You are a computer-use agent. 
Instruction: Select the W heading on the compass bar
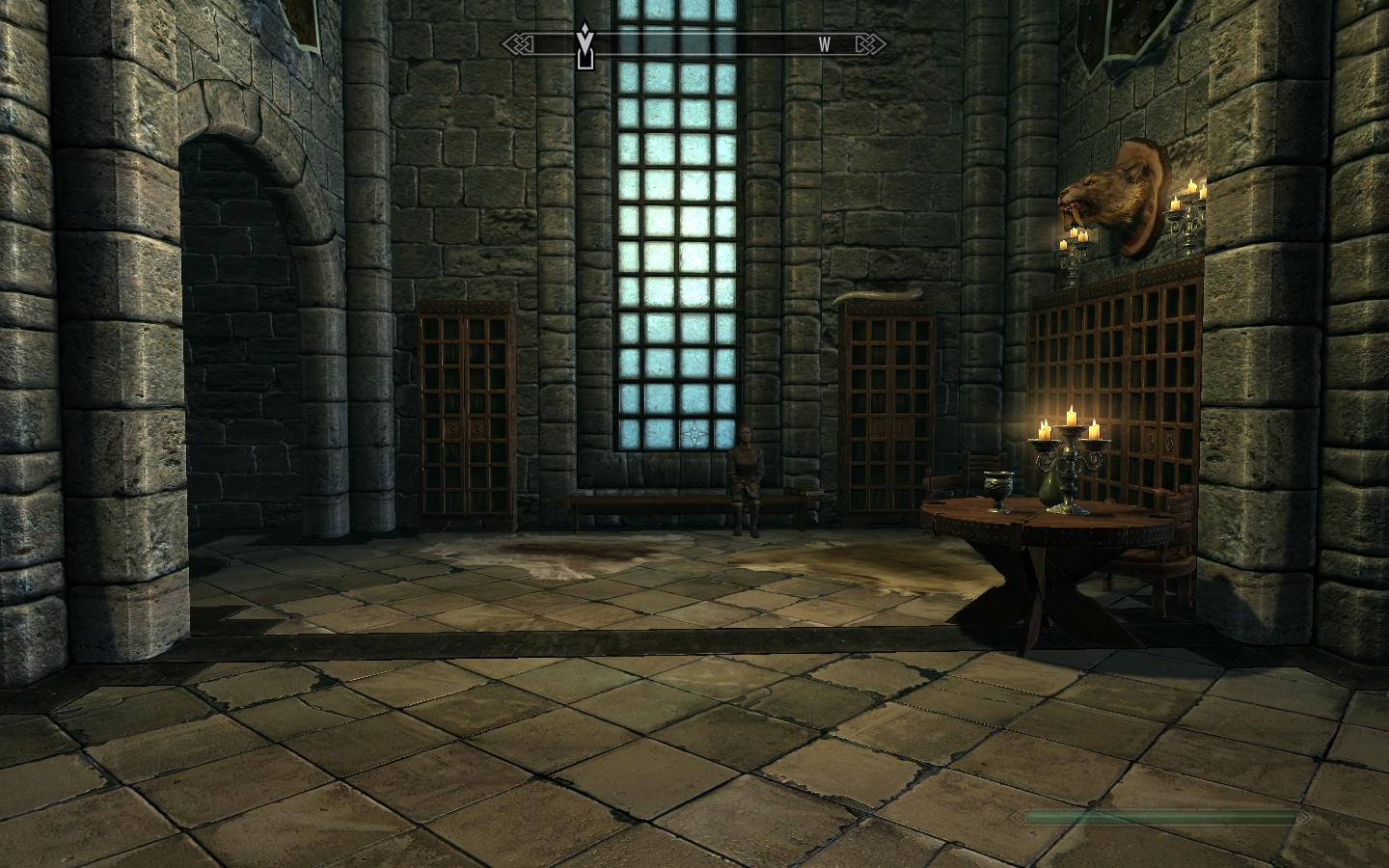825,44
